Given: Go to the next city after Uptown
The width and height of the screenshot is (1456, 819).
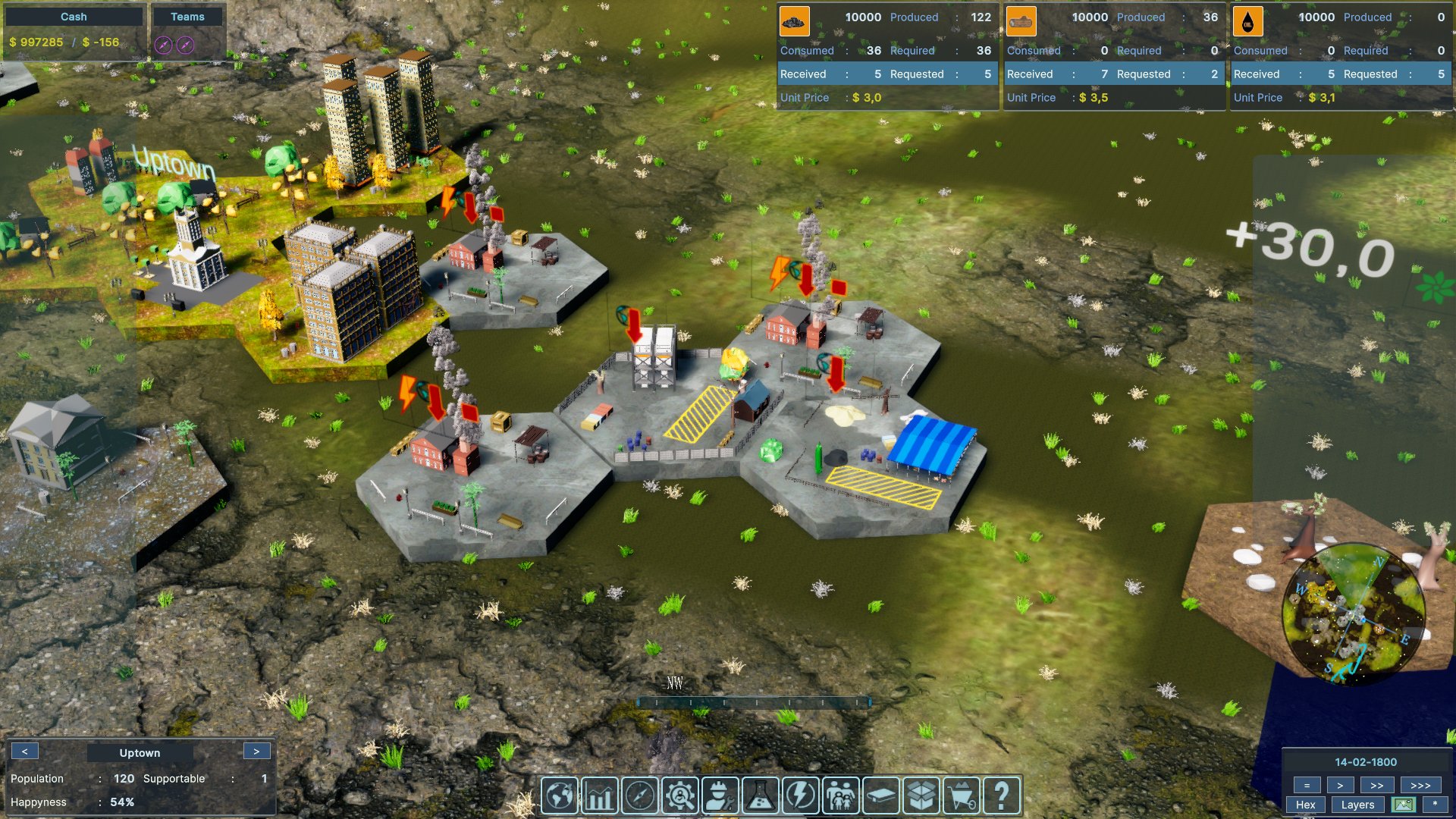Looking at the screenshot, I should [x=256, y=752].
